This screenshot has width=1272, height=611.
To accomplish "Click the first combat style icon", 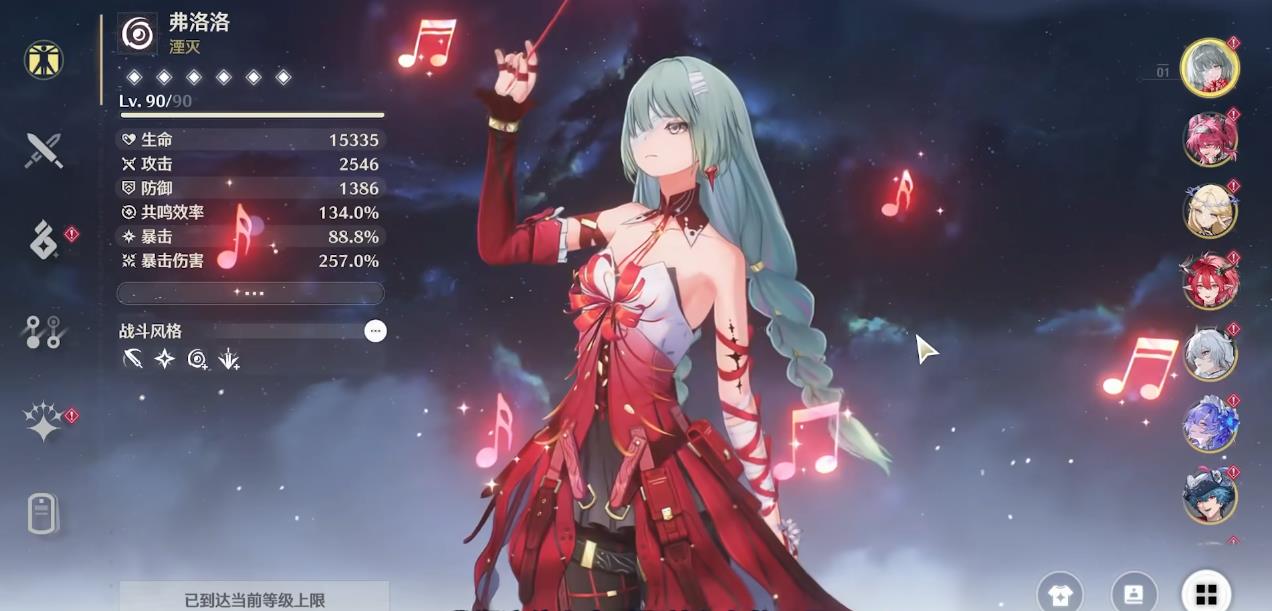I will coord(133,359).
